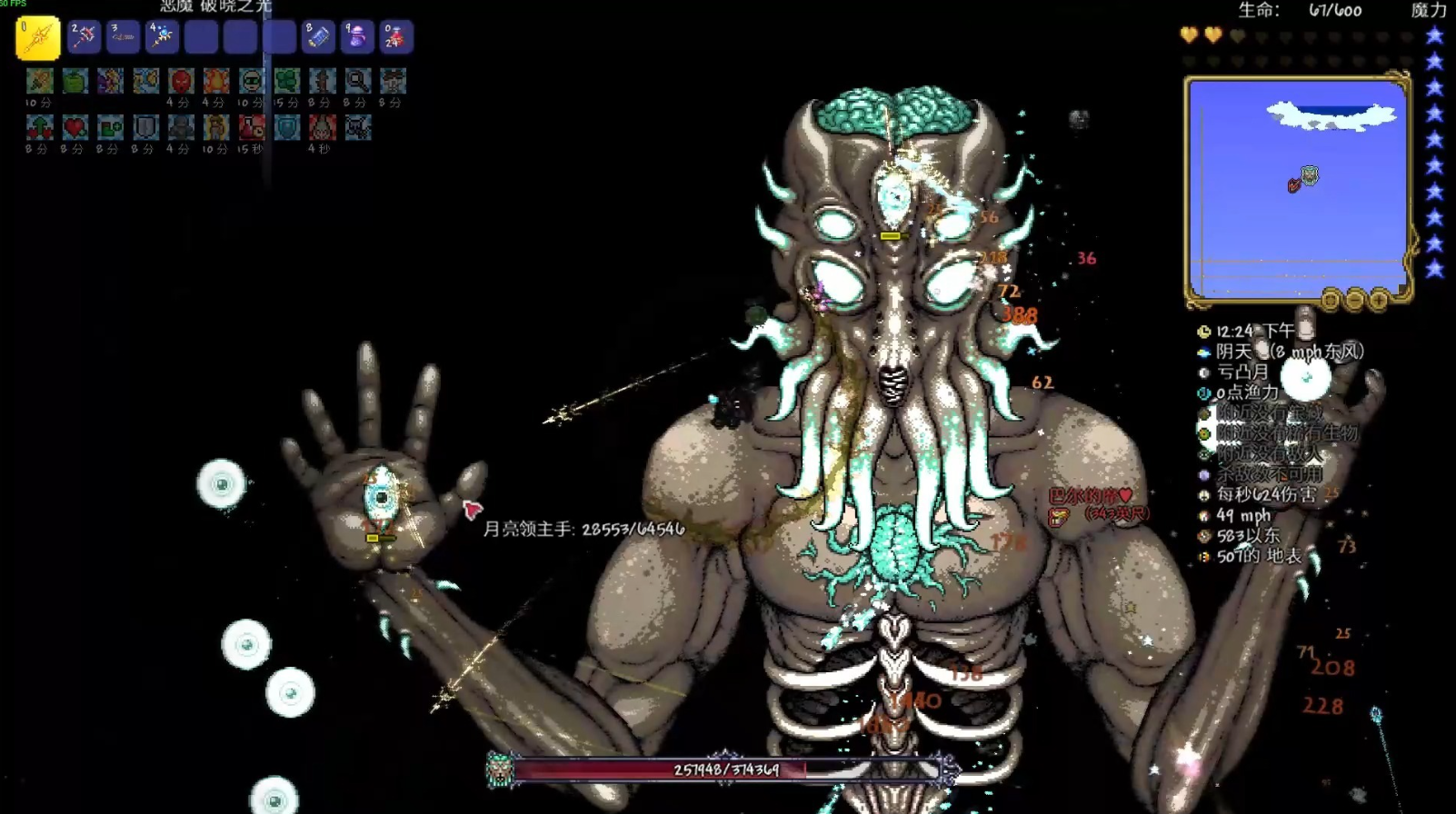
Task: Click the green apple well-fed buff
Action: (75, 82)
